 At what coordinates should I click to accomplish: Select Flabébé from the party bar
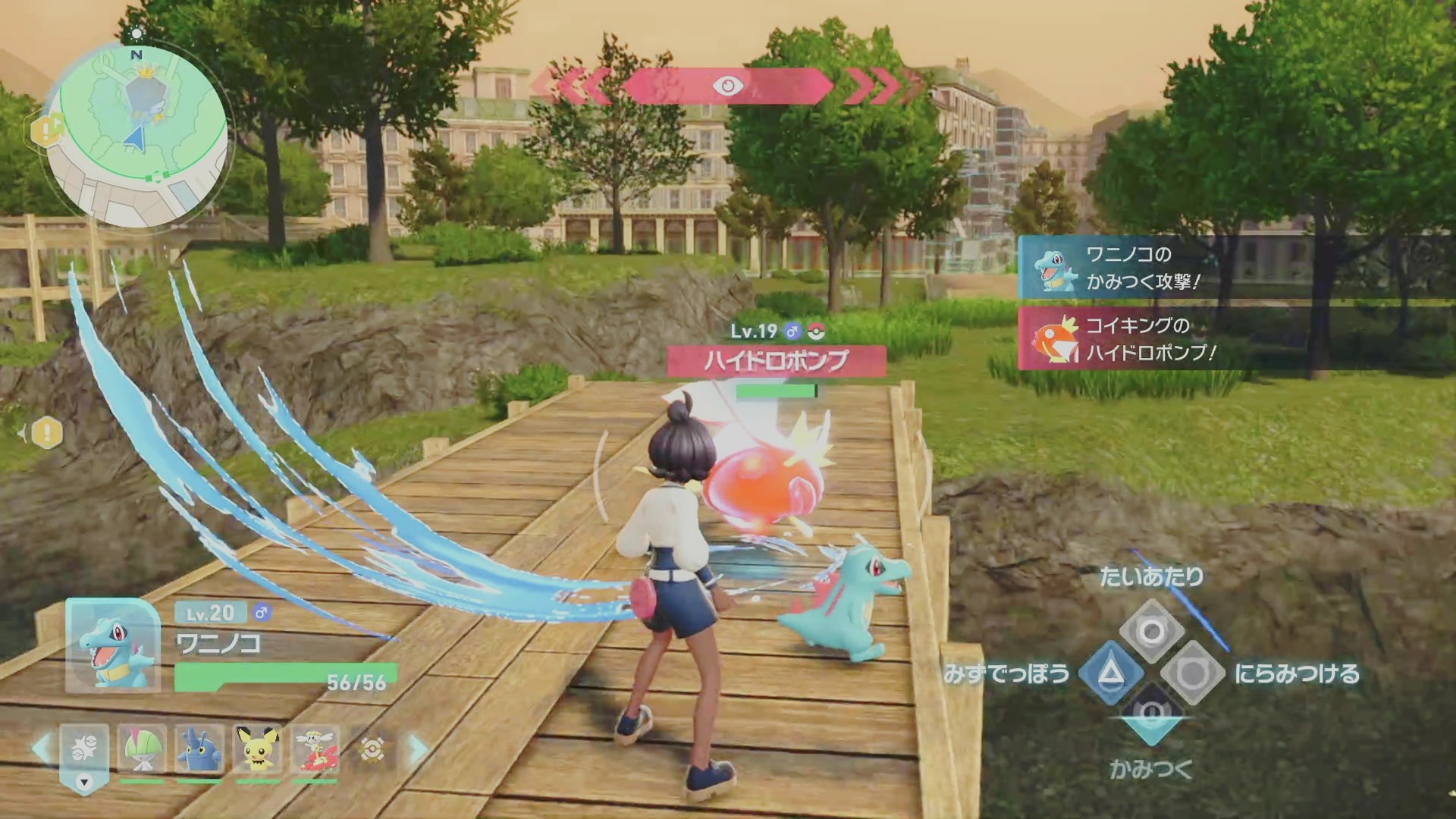315,749
